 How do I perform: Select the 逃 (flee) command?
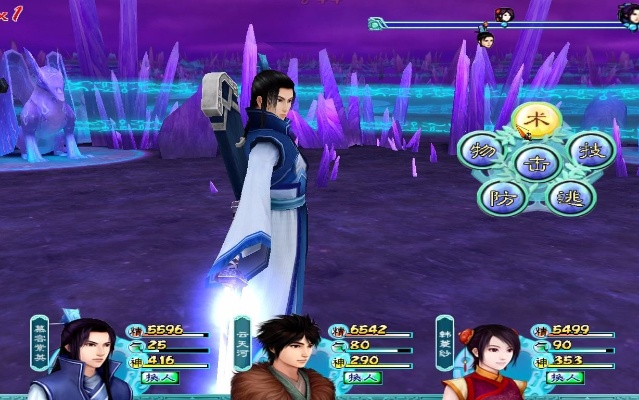click(571, 196)
